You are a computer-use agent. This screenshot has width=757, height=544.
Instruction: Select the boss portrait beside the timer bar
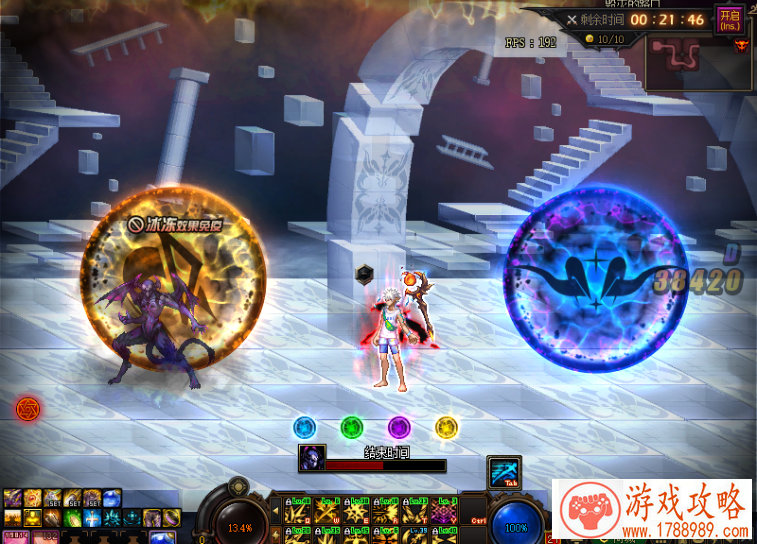[x=311, y=459]
